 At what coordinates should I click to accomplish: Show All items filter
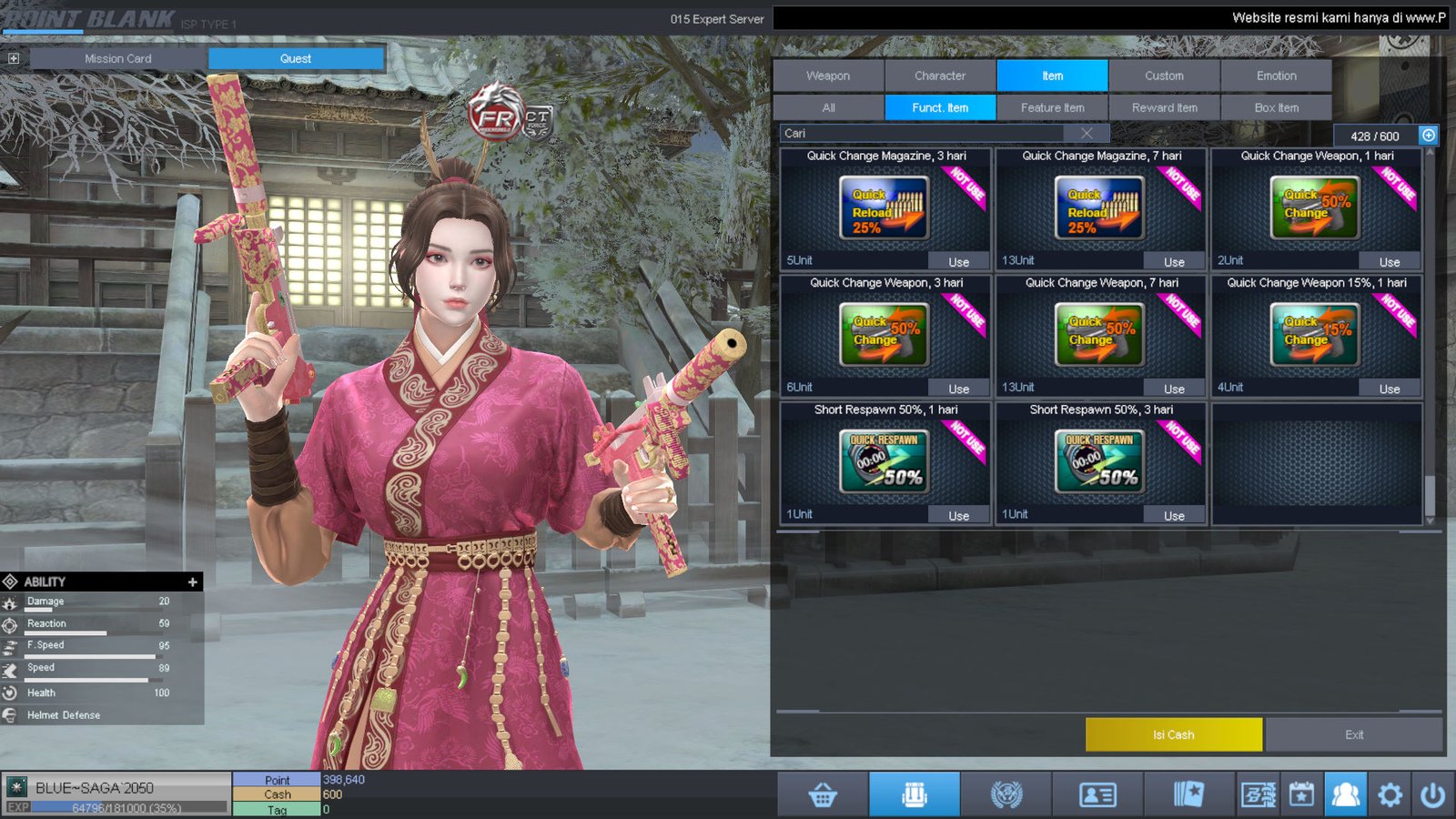828,107
